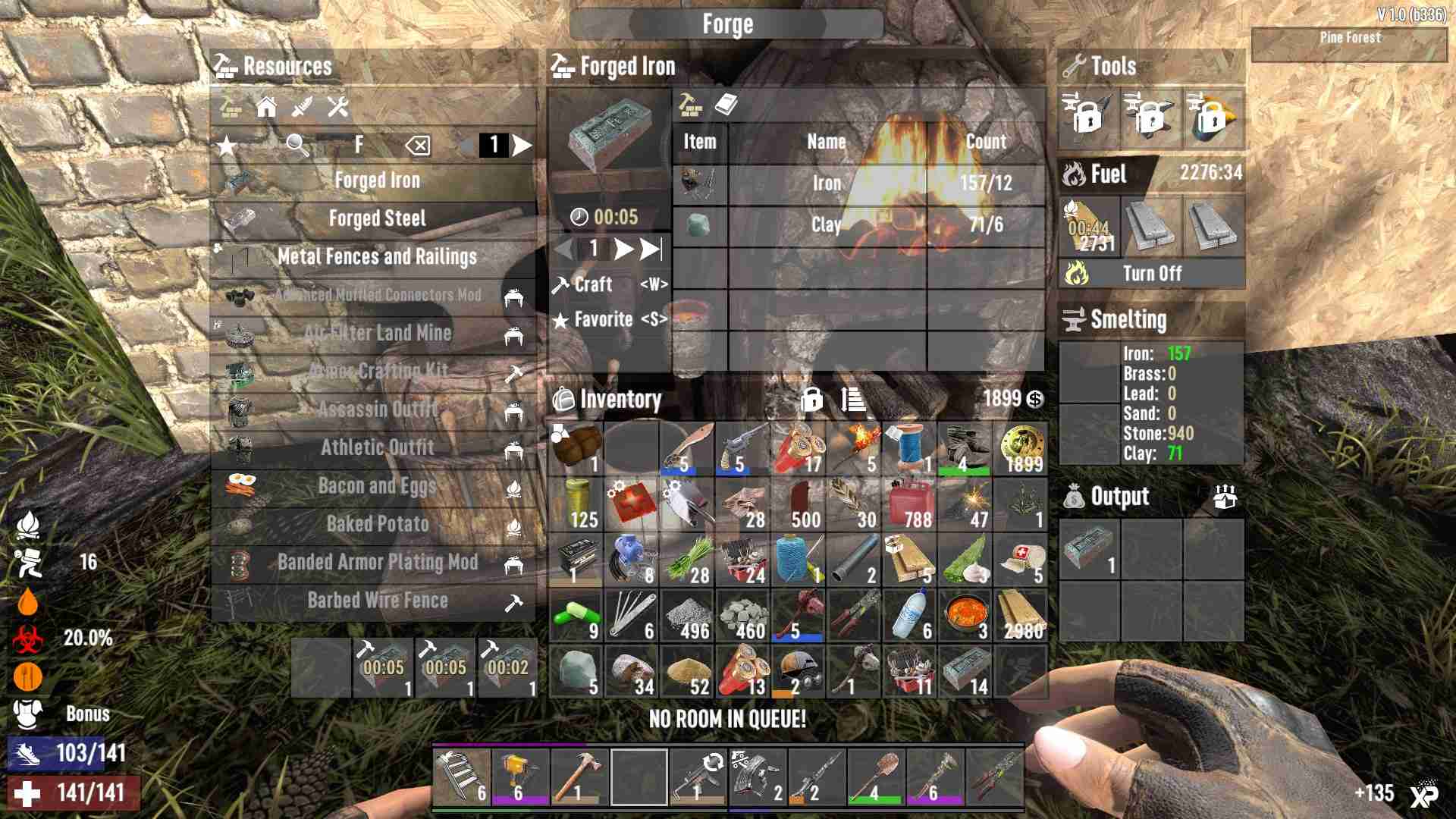Take all items from Output

click(1225, 497)
